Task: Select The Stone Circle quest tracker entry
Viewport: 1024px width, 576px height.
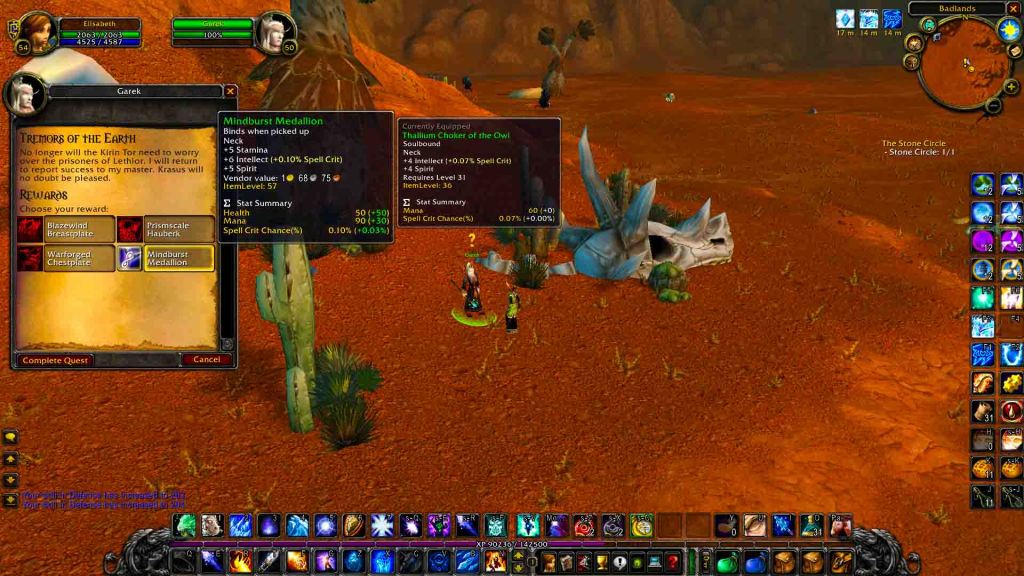Action: [x=913, y=144]
